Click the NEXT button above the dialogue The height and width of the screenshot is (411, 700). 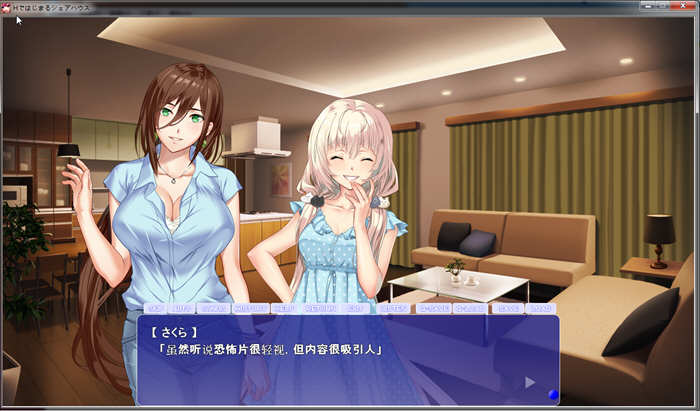click(x=284, y=309)
